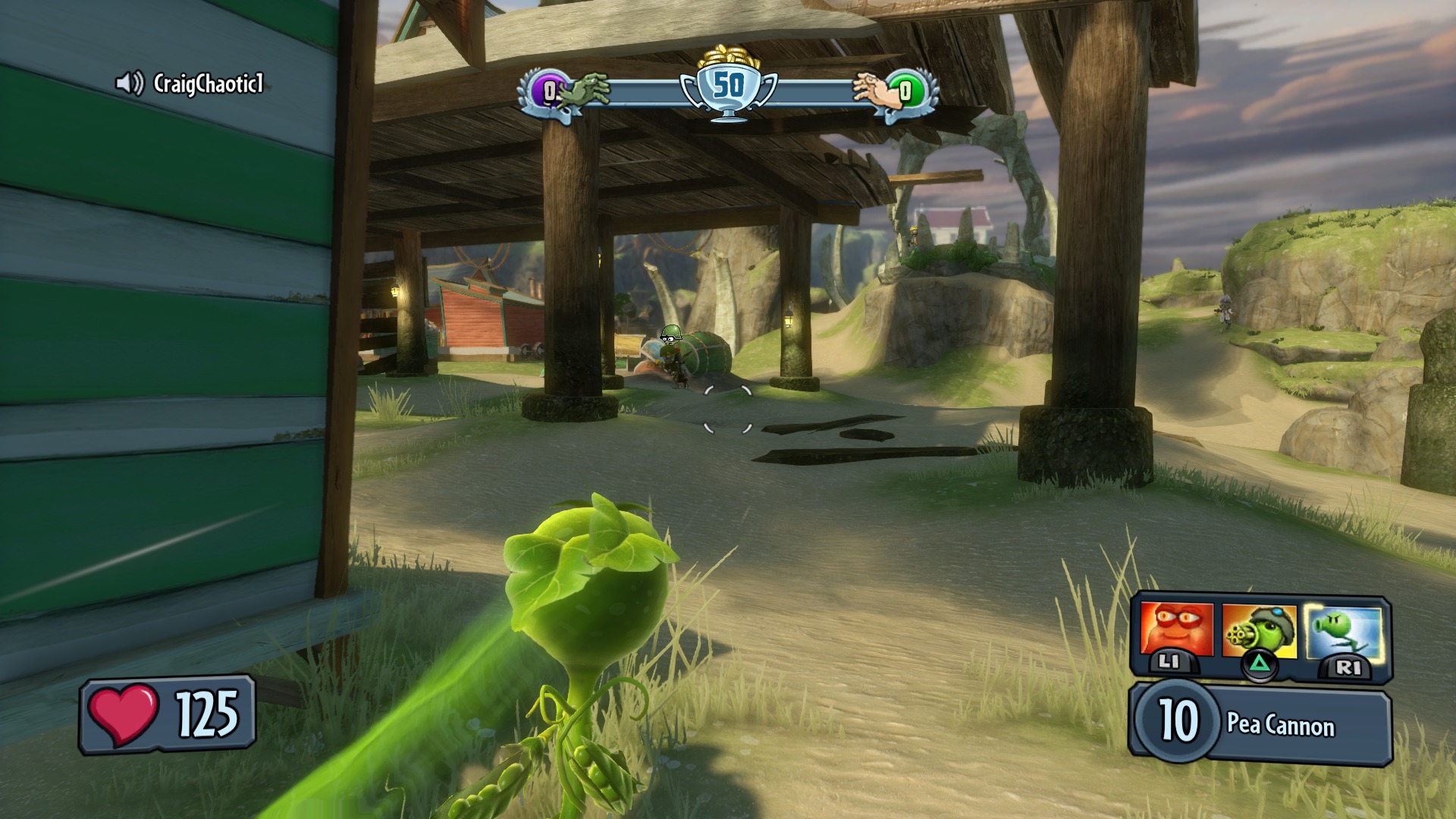
Task: Activate the Chili Bean Bomb ability
Action: click(x=1175, y=631)
